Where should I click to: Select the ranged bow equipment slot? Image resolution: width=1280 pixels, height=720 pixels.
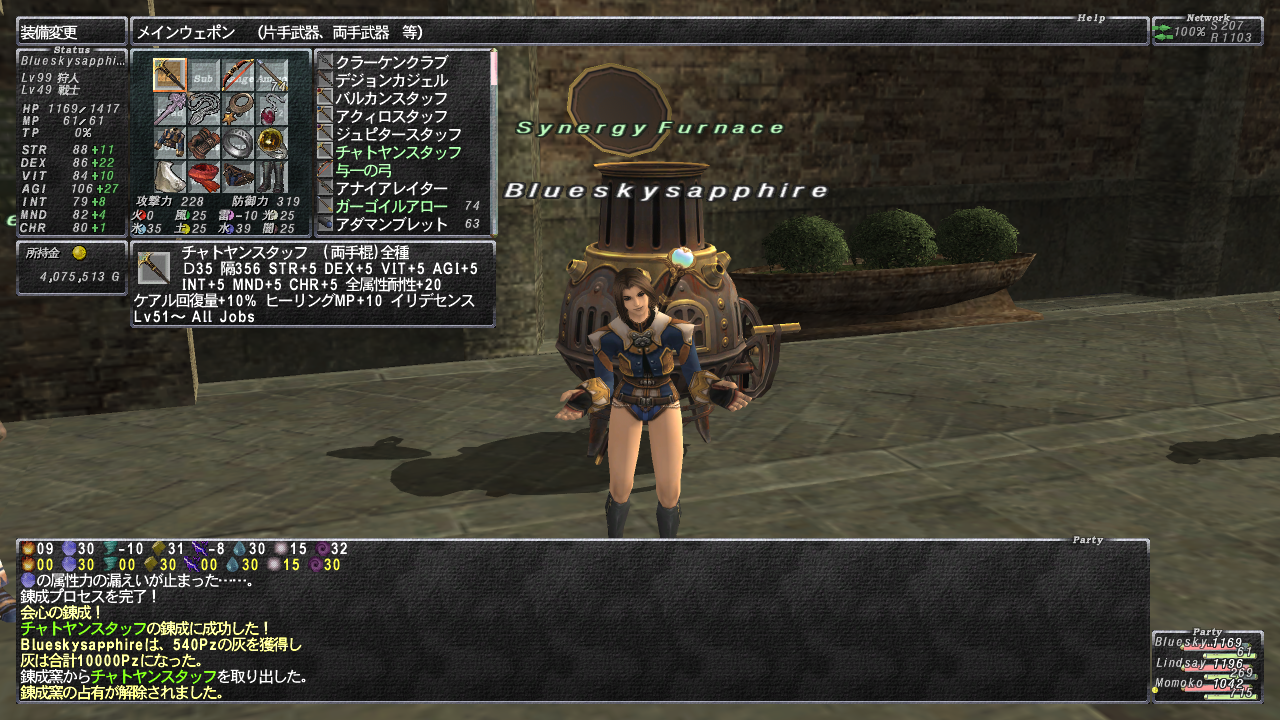point(237,75)
